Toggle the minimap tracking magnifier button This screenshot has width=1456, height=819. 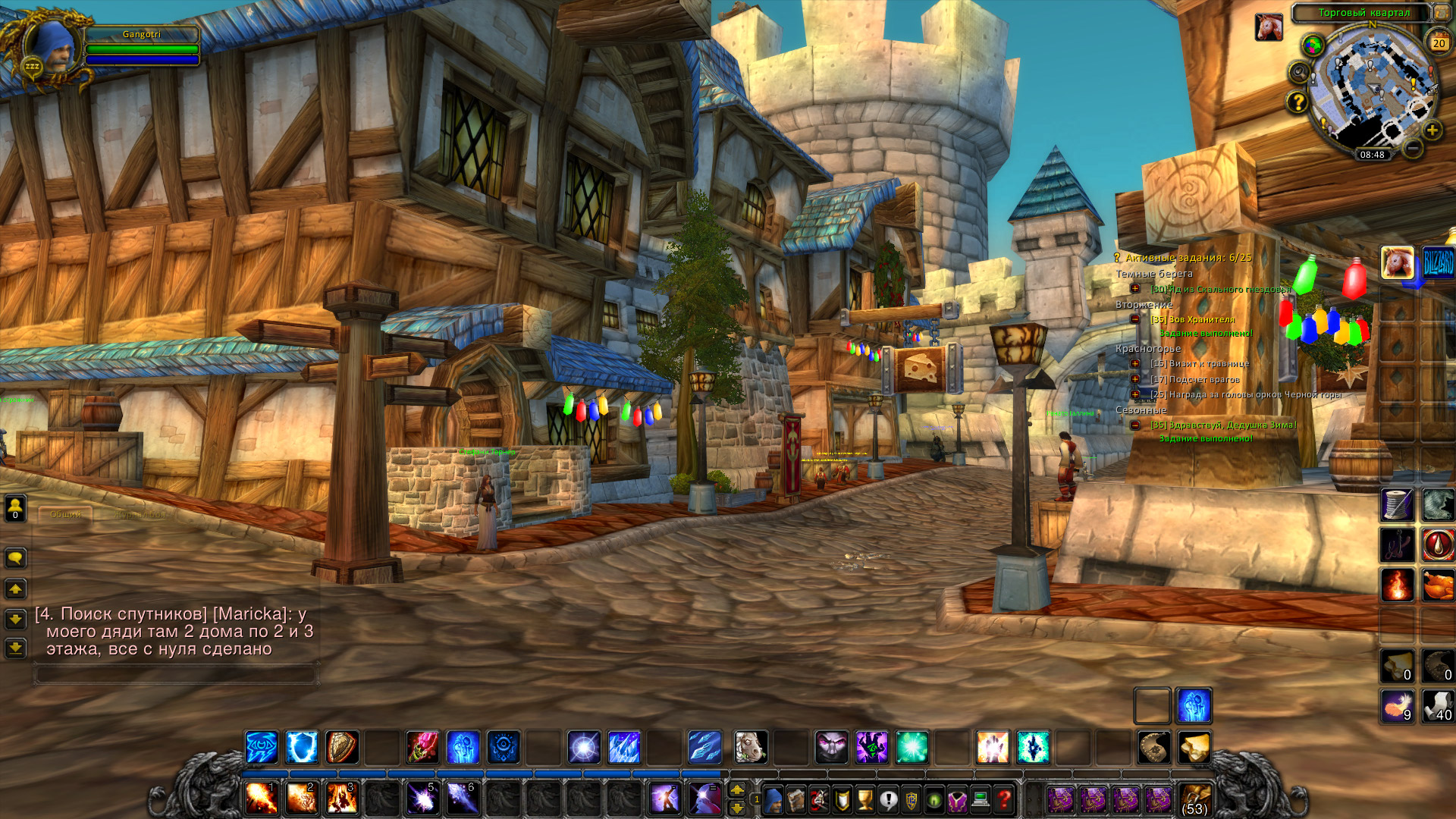[x=1299, y=73]
